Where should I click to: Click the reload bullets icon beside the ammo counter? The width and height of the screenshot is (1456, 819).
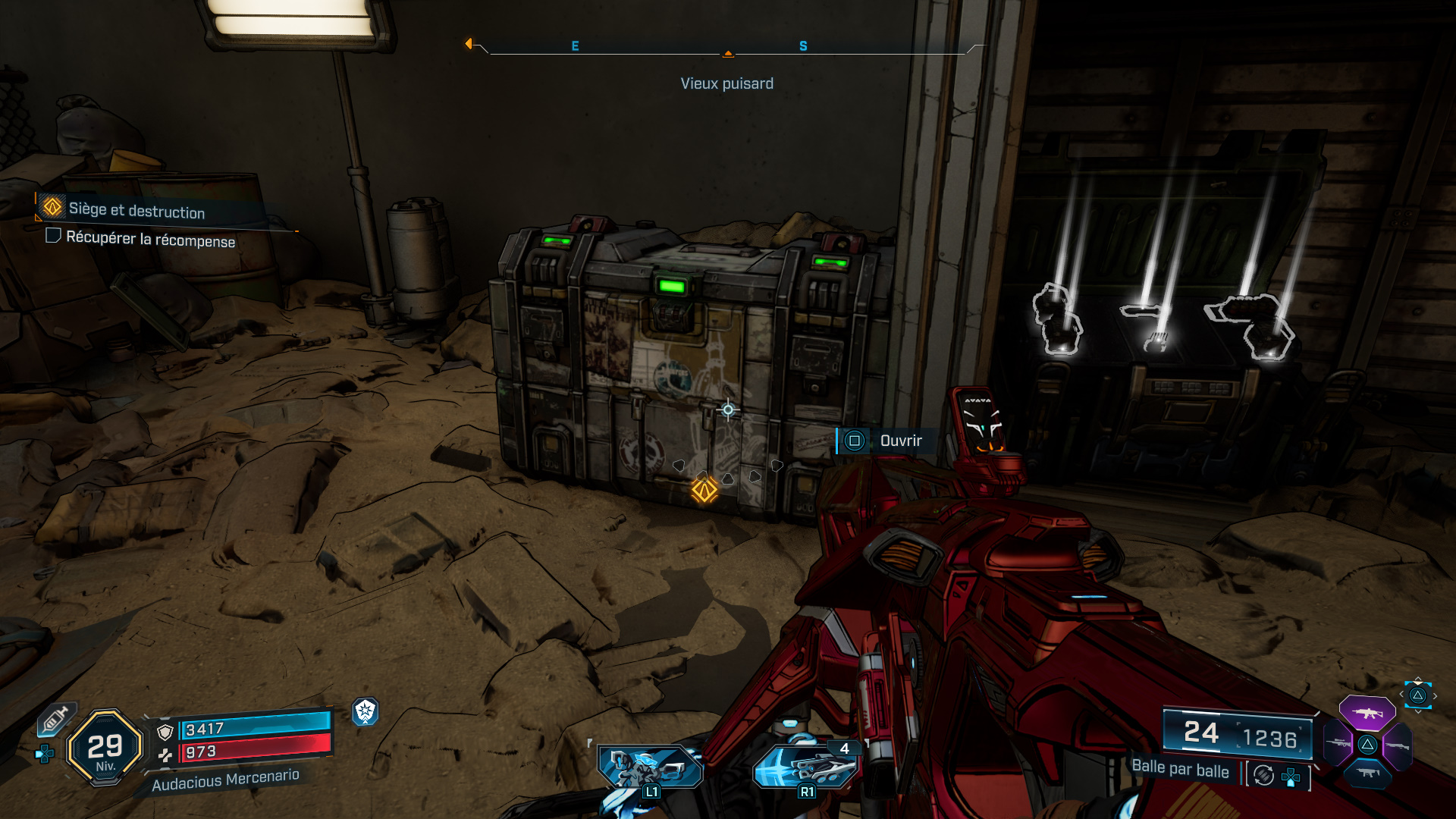(1263, 777)
